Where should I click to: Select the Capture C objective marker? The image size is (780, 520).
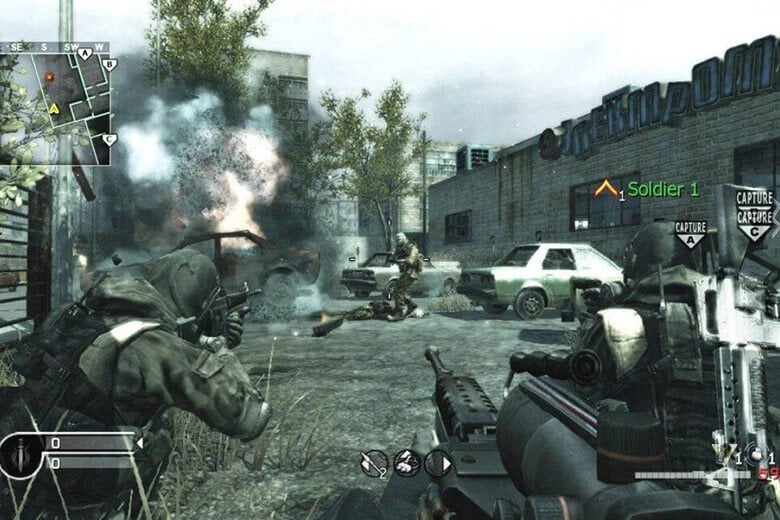(x=754, y=213)
